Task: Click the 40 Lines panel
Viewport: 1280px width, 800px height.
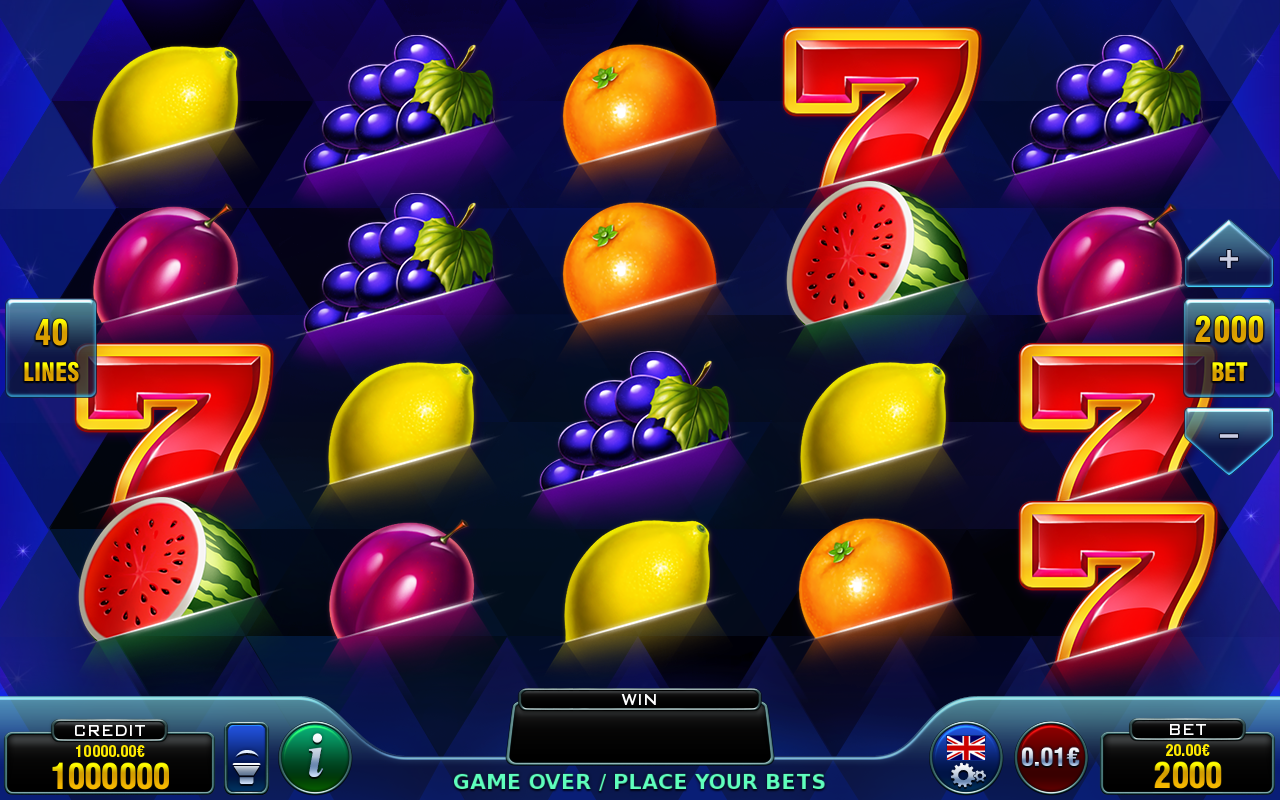Action: click(51, 348)
